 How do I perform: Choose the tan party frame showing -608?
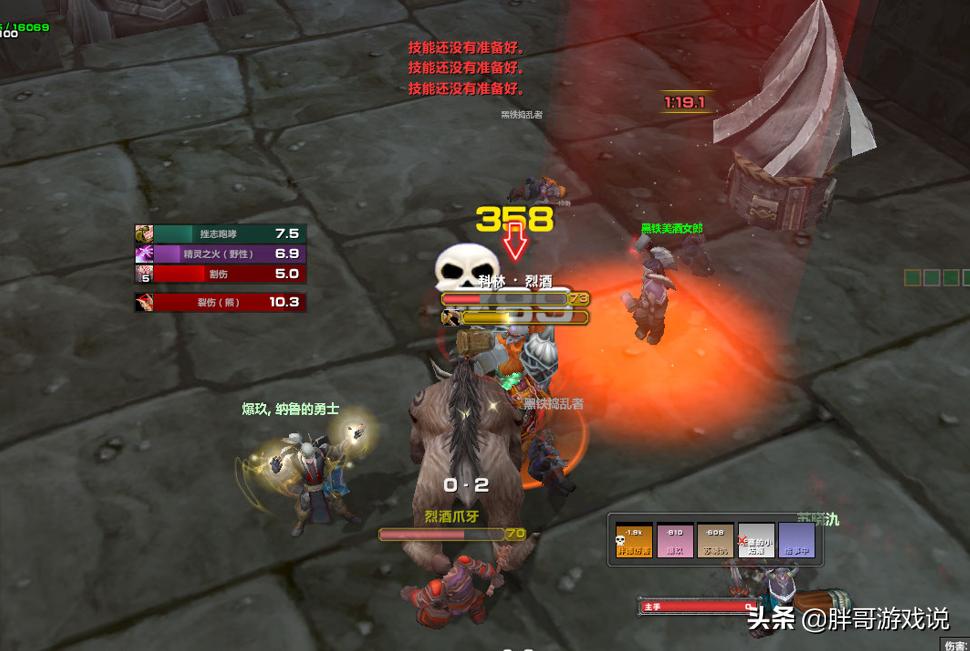coord(715,541)
